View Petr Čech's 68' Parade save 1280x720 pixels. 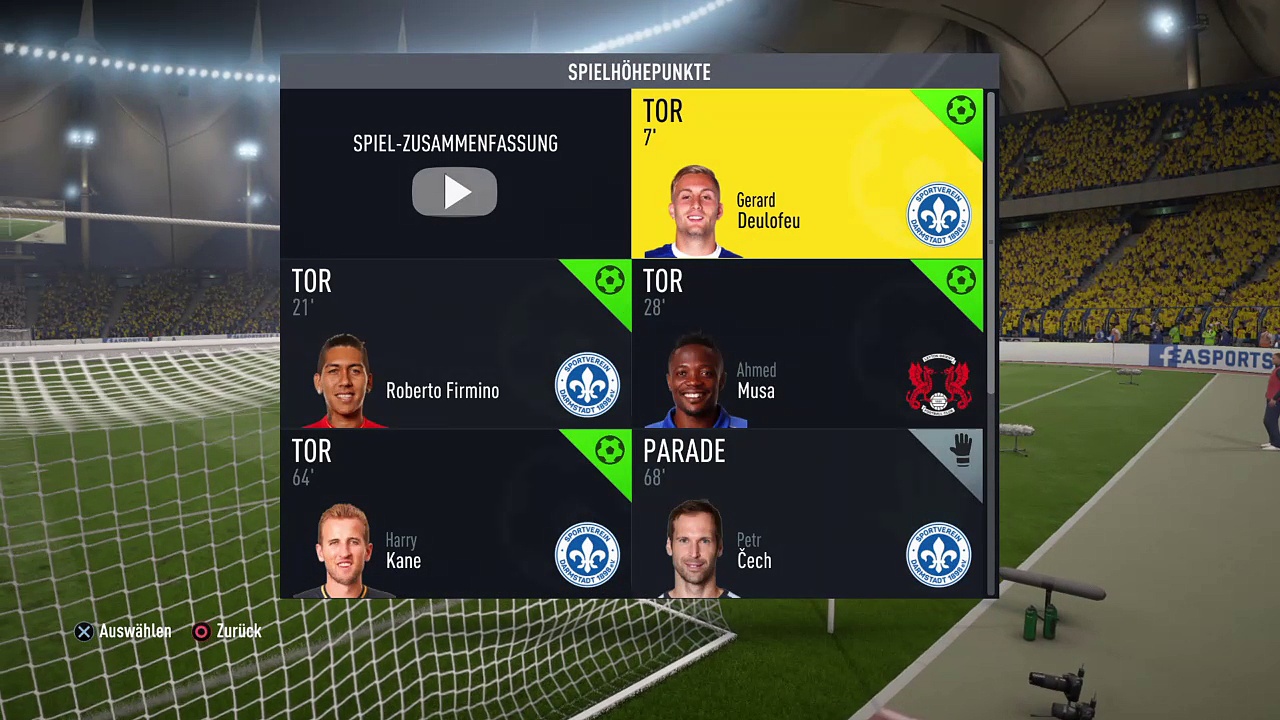pos(806,514)
